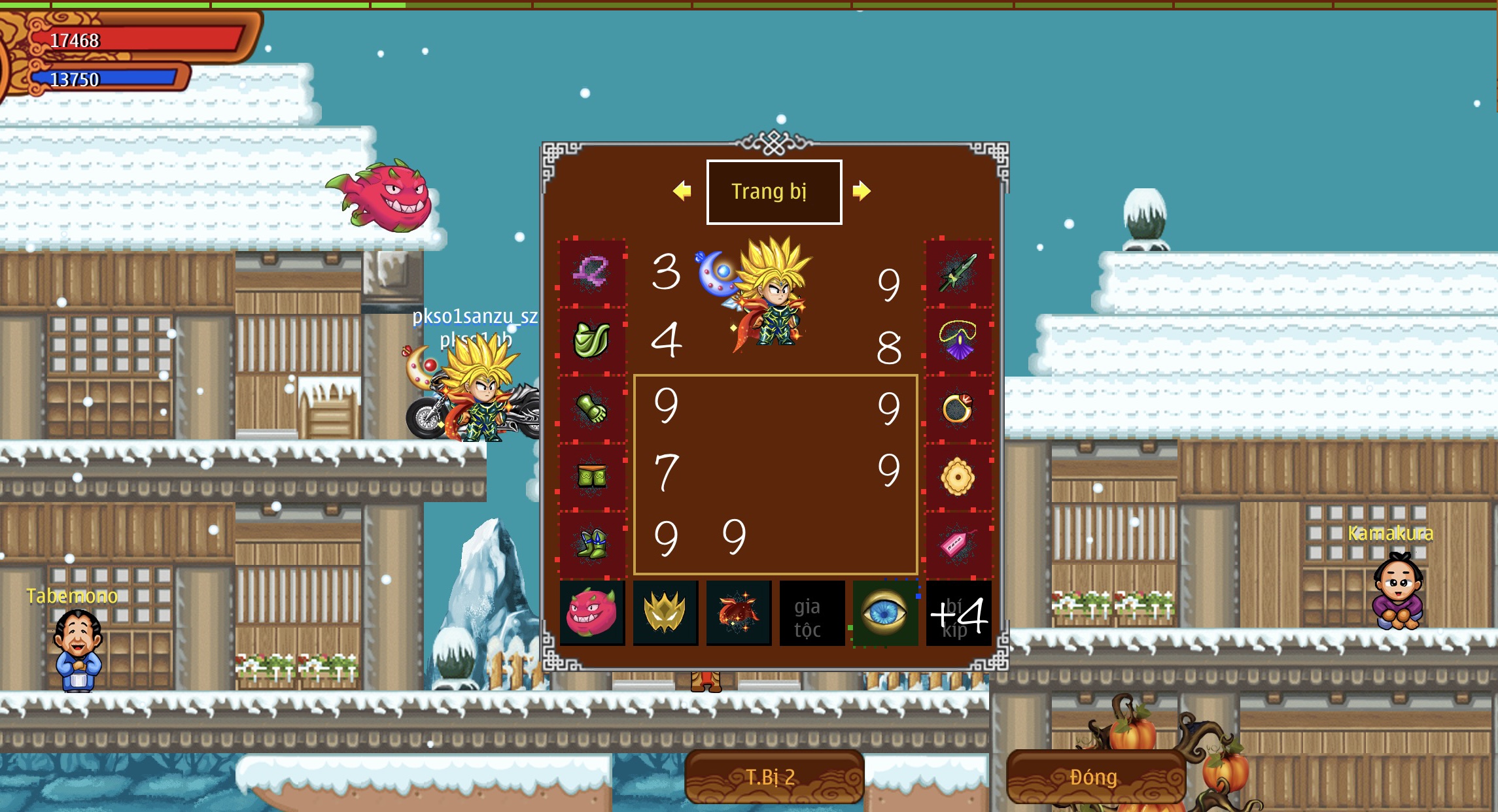Select the red flame beast slot
This screenshot has width=1498, height=812.
[739, 613]
